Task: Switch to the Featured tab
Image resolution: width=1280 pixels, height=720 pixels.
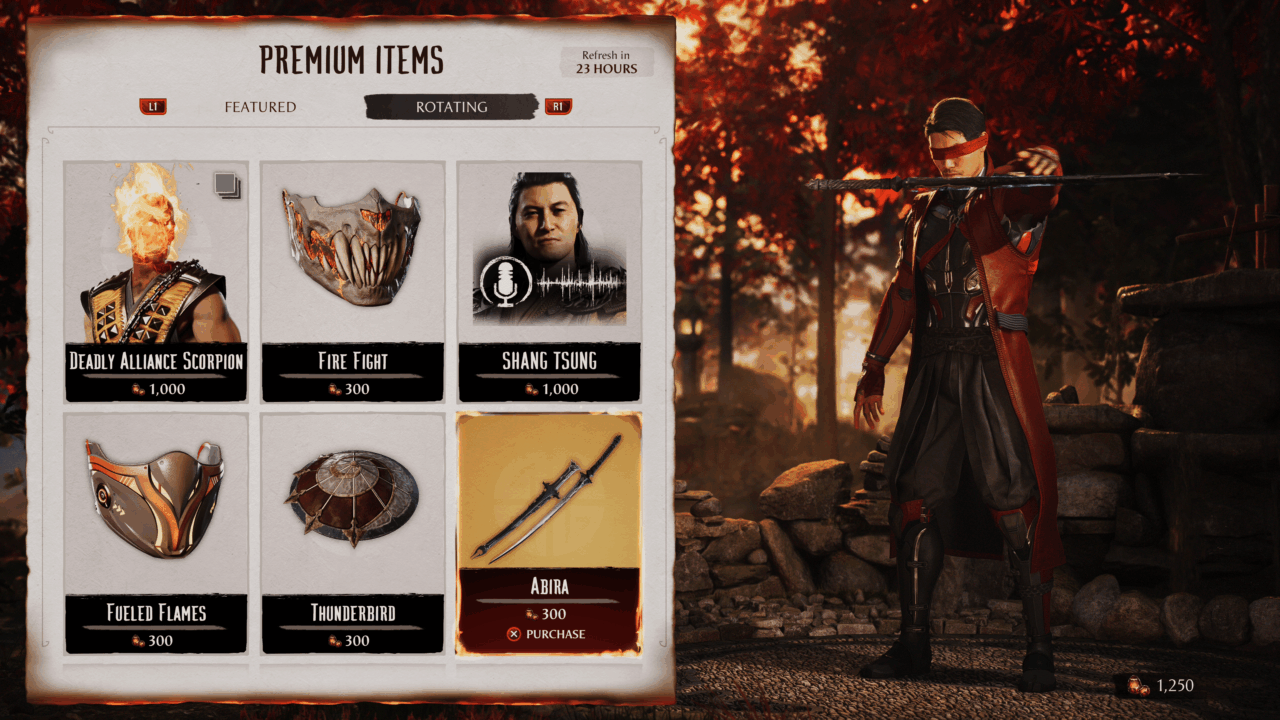Action: [260, 107]
